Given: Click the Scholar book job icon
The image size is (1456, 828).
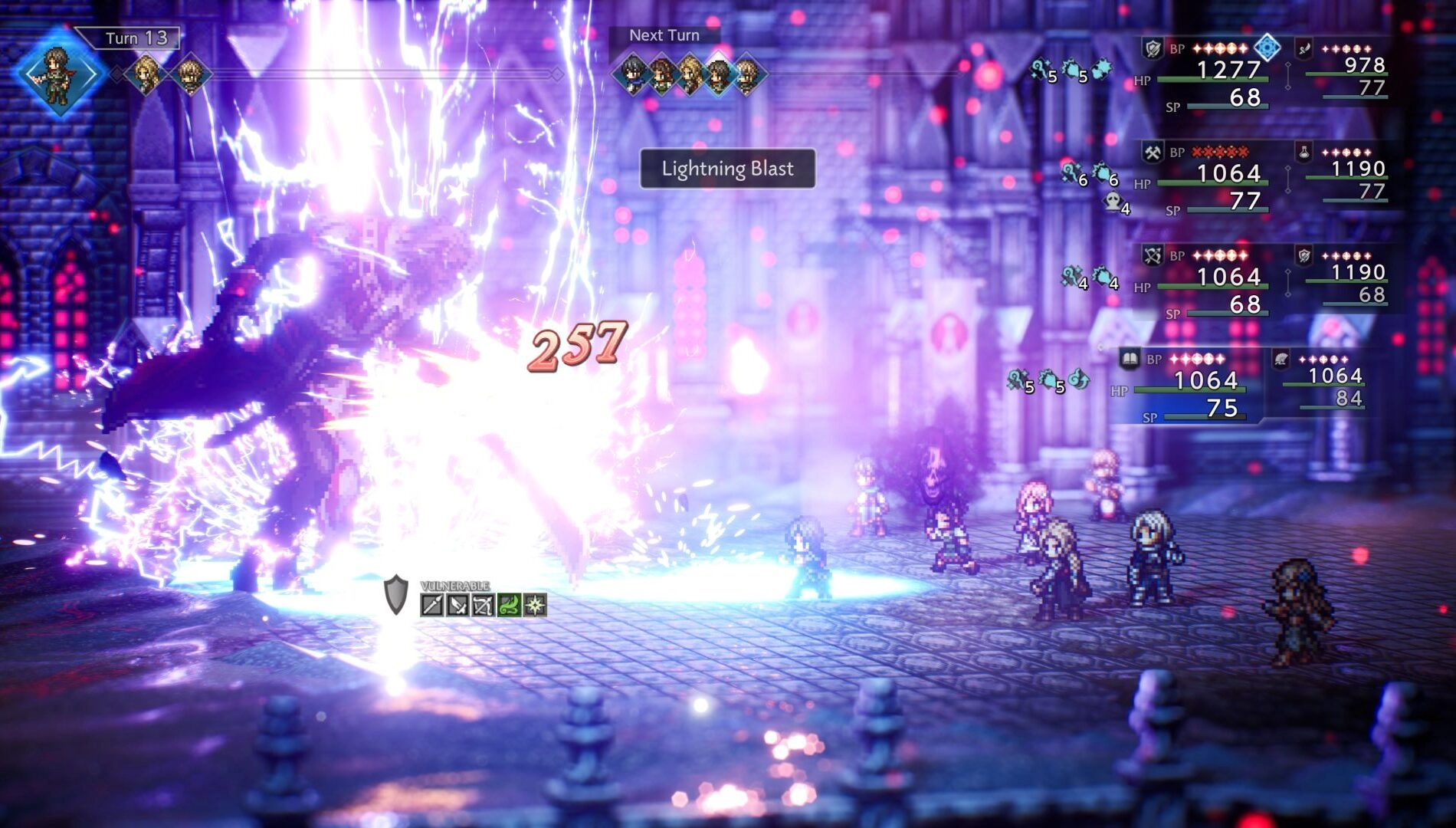Looking at the screenshot, I should click(x=1130, y=359).
